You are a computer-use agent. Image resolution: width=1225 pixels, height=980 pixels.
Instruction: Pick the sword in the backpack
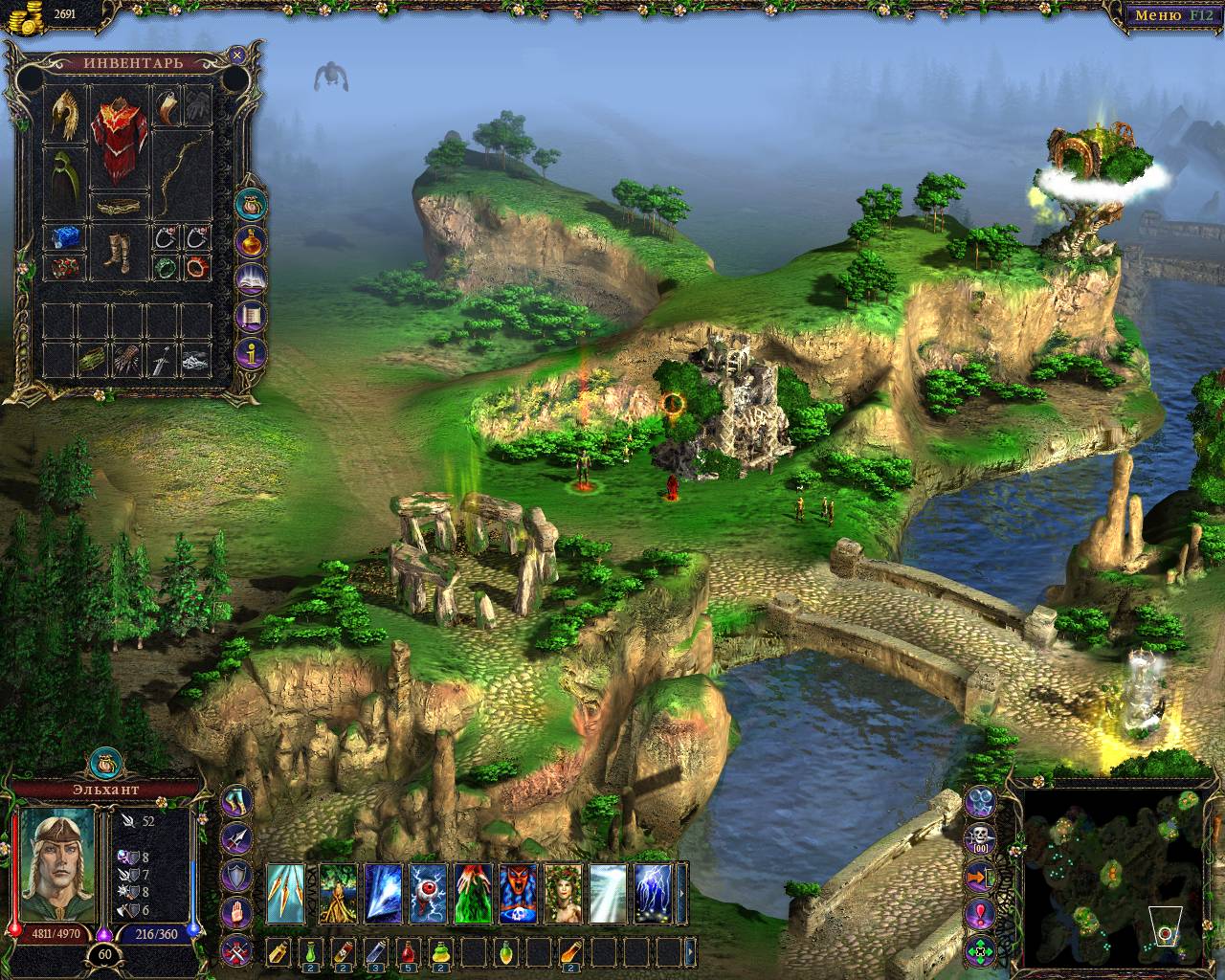tap(162, 360)
